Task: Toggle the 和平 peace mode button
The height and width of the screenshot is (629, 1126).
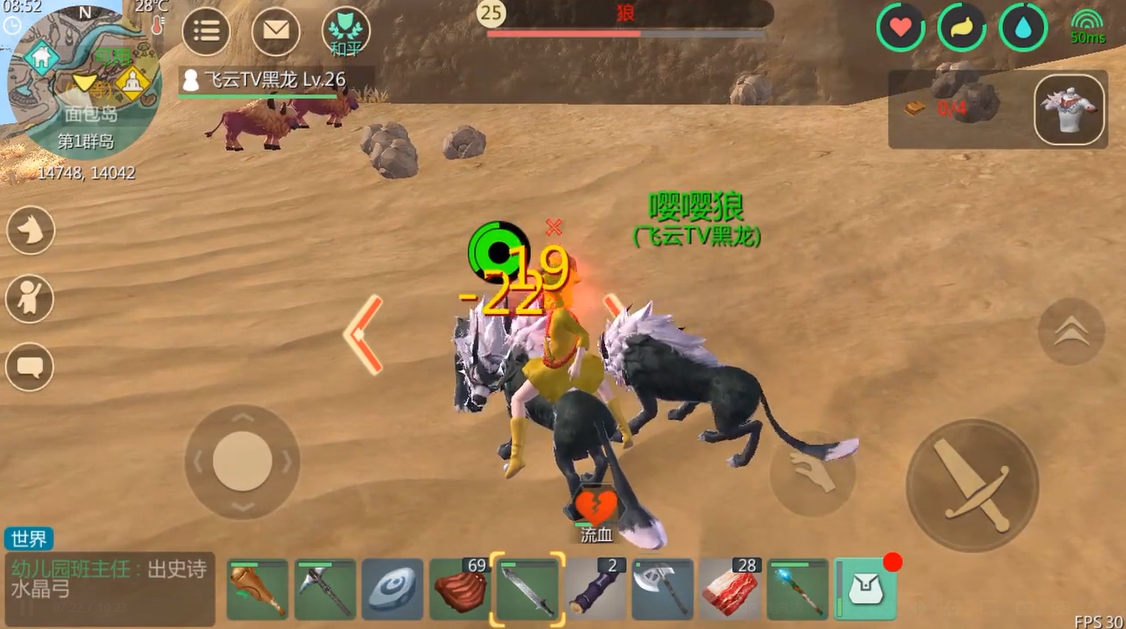Action: [346, 31]
